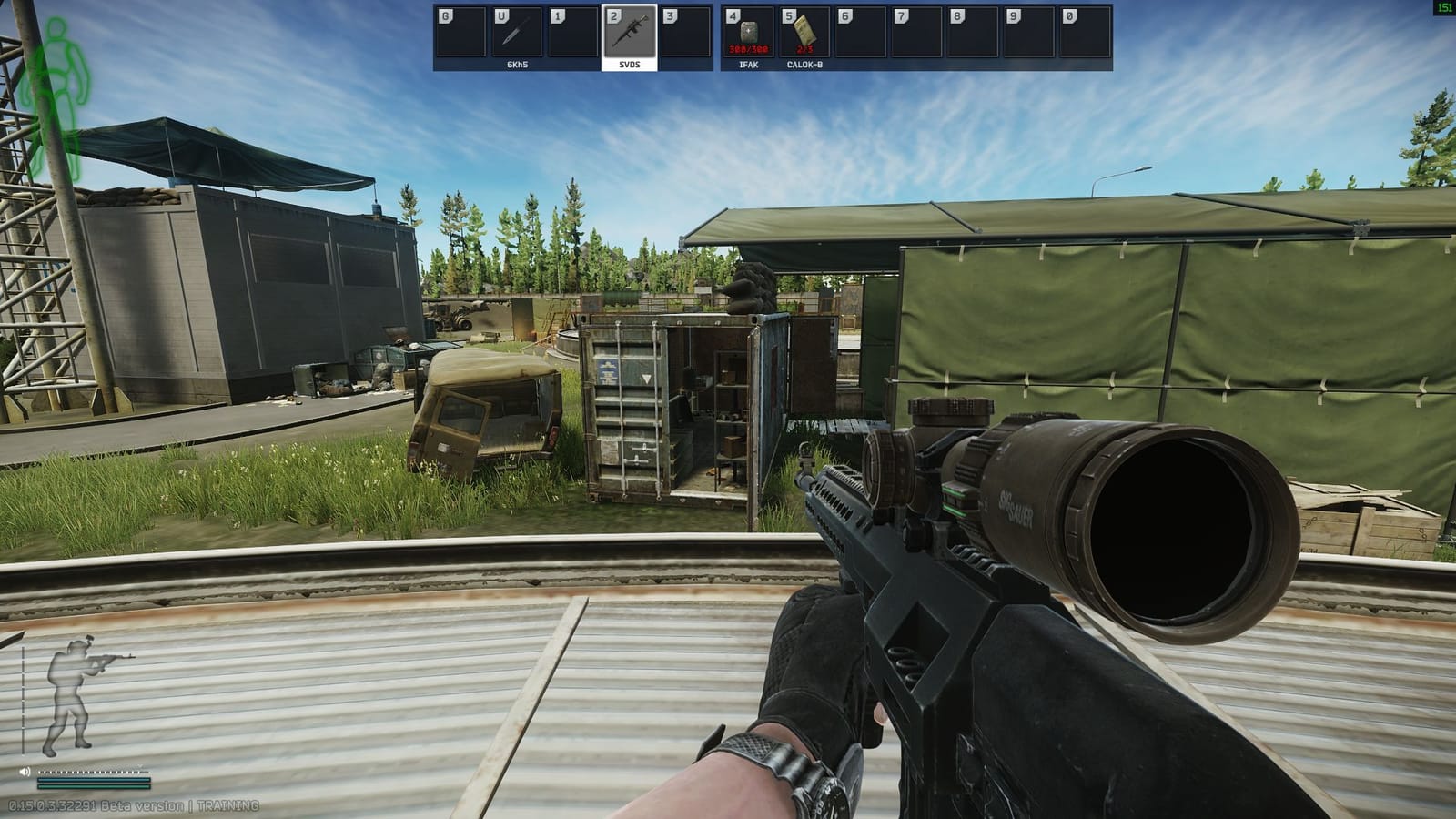Image resolution: width=1456 pixels, height=819 pixels.
Task: Click the grenade slot labeled G
Action: click(x=460, y=32)
